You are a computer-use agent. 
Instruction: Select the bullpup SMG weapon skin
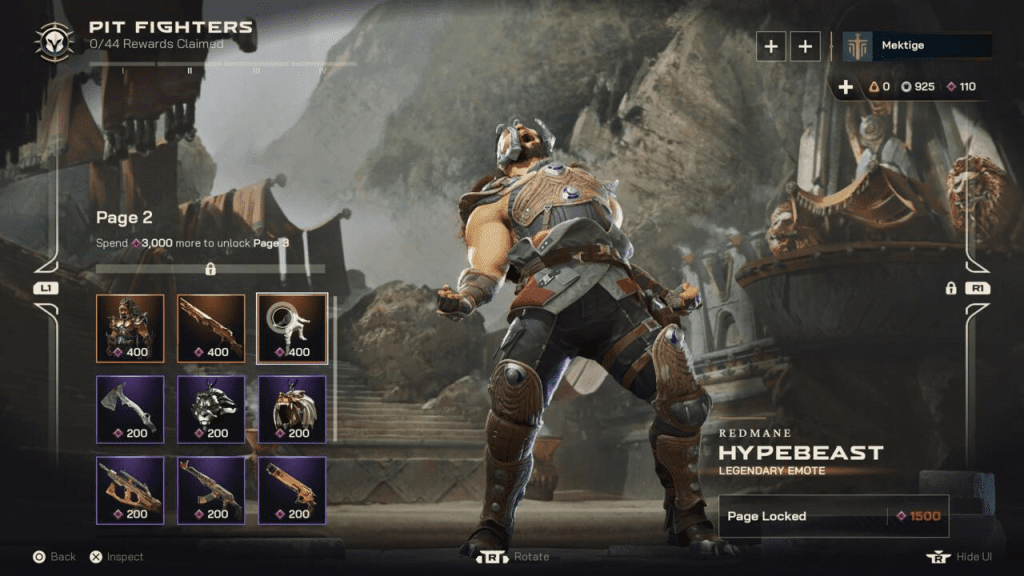pos(130,490)
